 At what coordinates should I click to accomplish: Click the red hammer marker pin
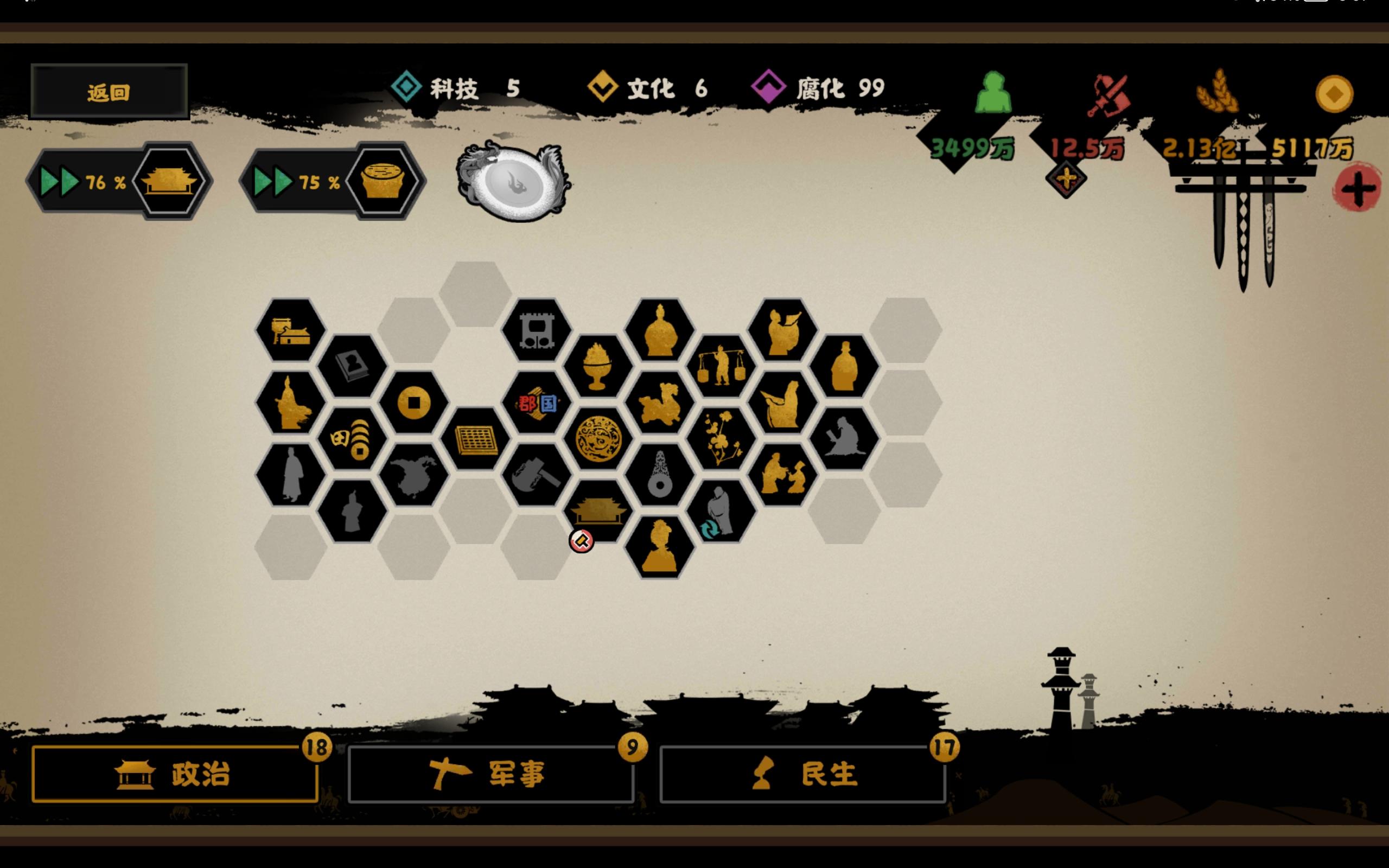pyautogui.click(x=582, y=540)
